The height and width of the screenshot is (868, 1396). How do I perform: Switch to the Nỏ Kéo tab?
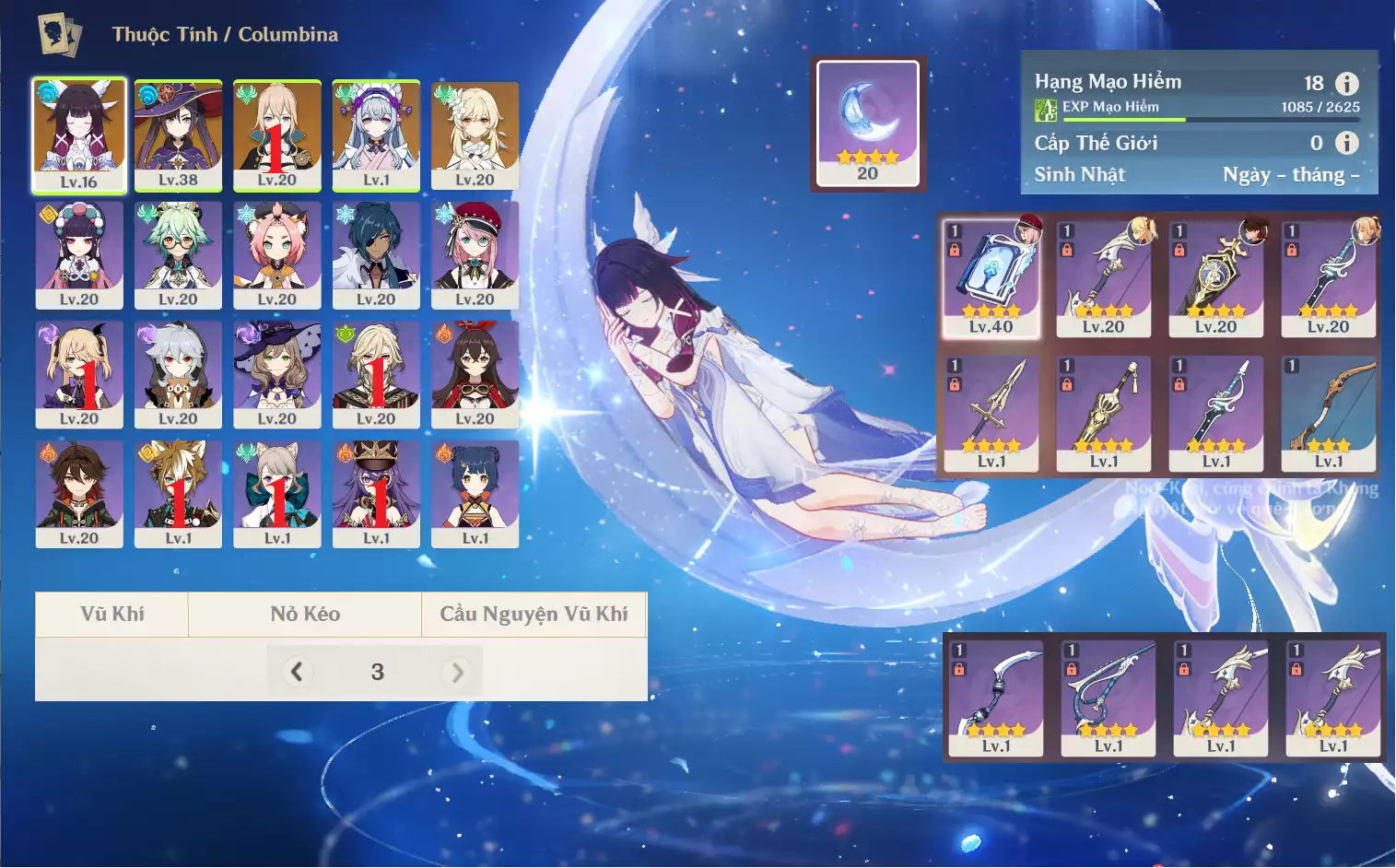tap(305, 615)
